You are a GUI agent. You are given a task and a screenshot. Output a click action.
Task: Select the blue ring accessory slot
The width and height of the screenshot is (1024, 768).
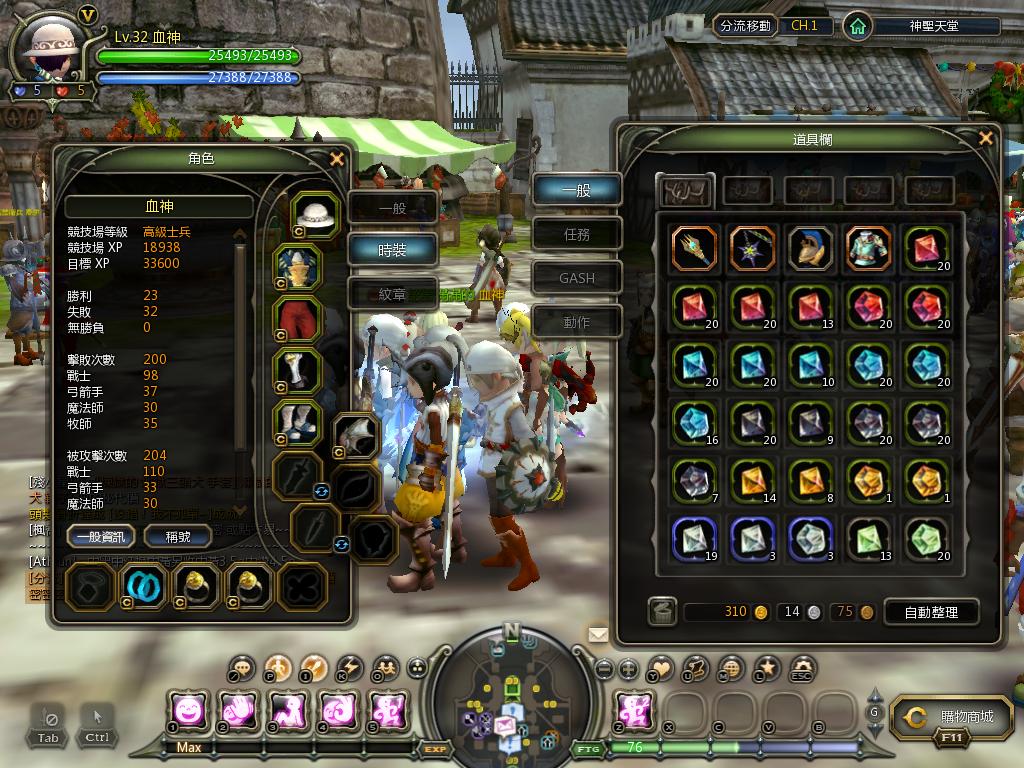pyautogui.click(x=143, y=586)
